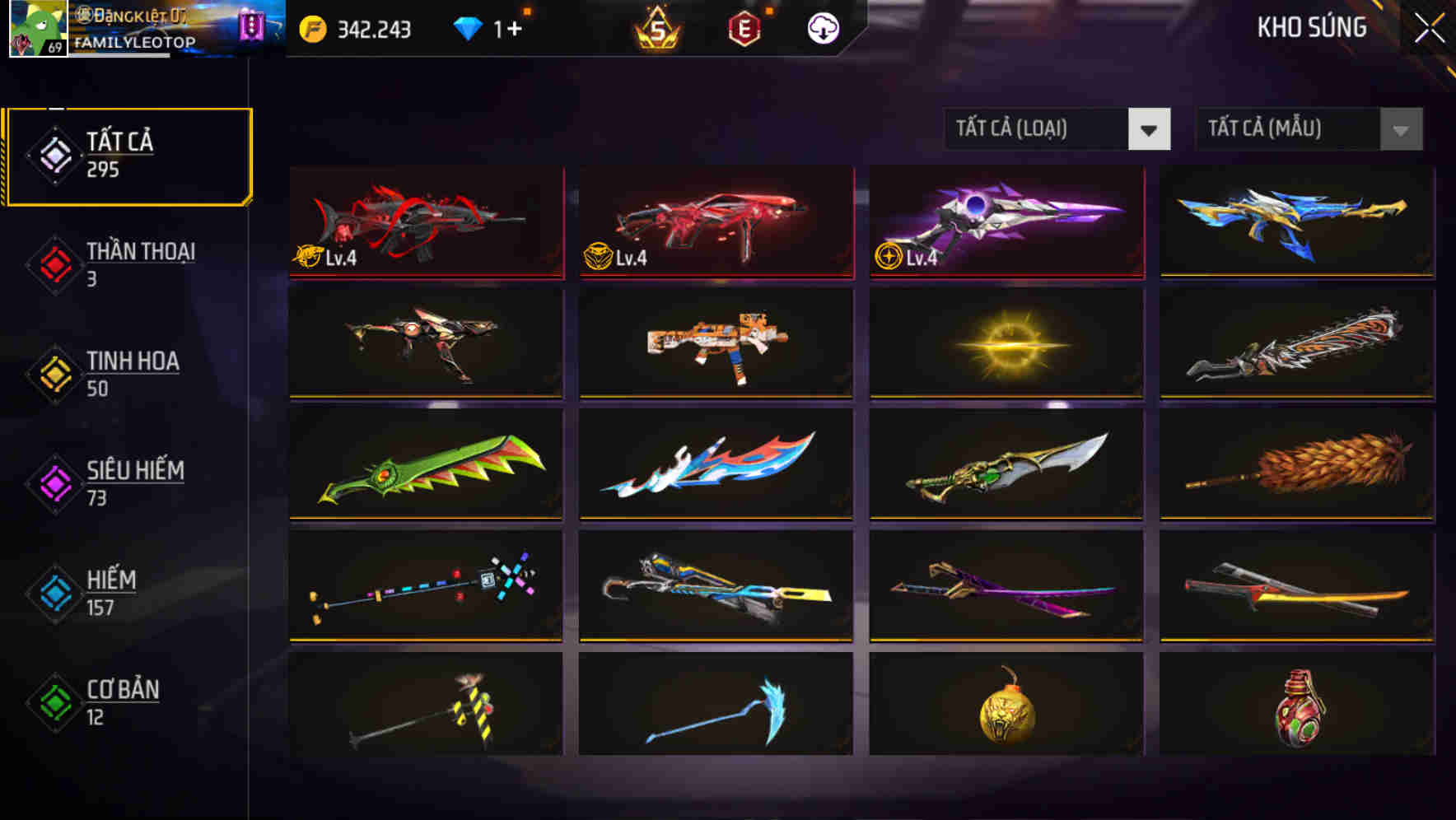Expand the weapon type filter arrow

[x=1150, y=129]
